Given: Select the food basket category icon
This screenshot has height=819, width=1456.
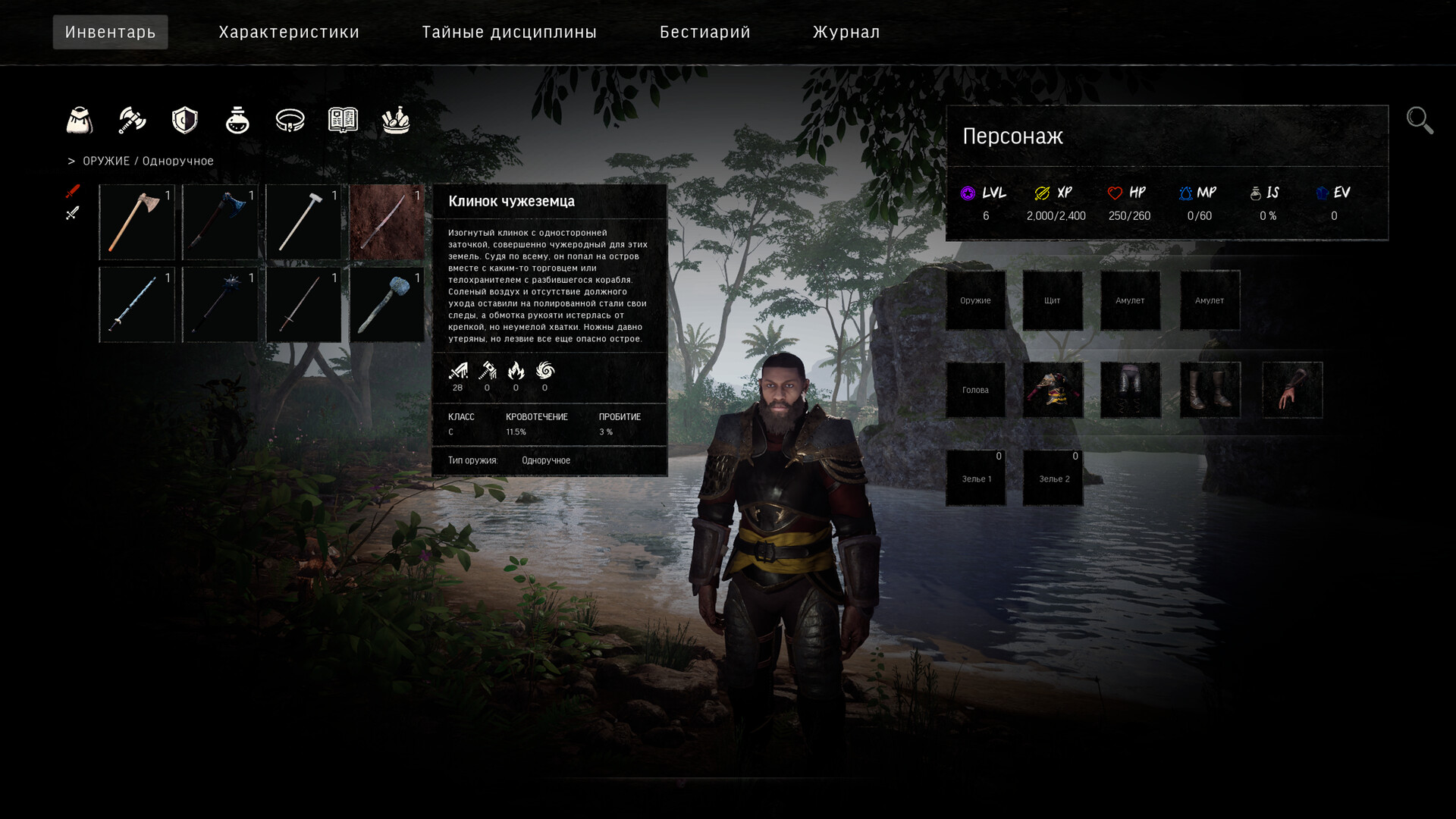Looking at the screenshot, I should pos(396,120).
